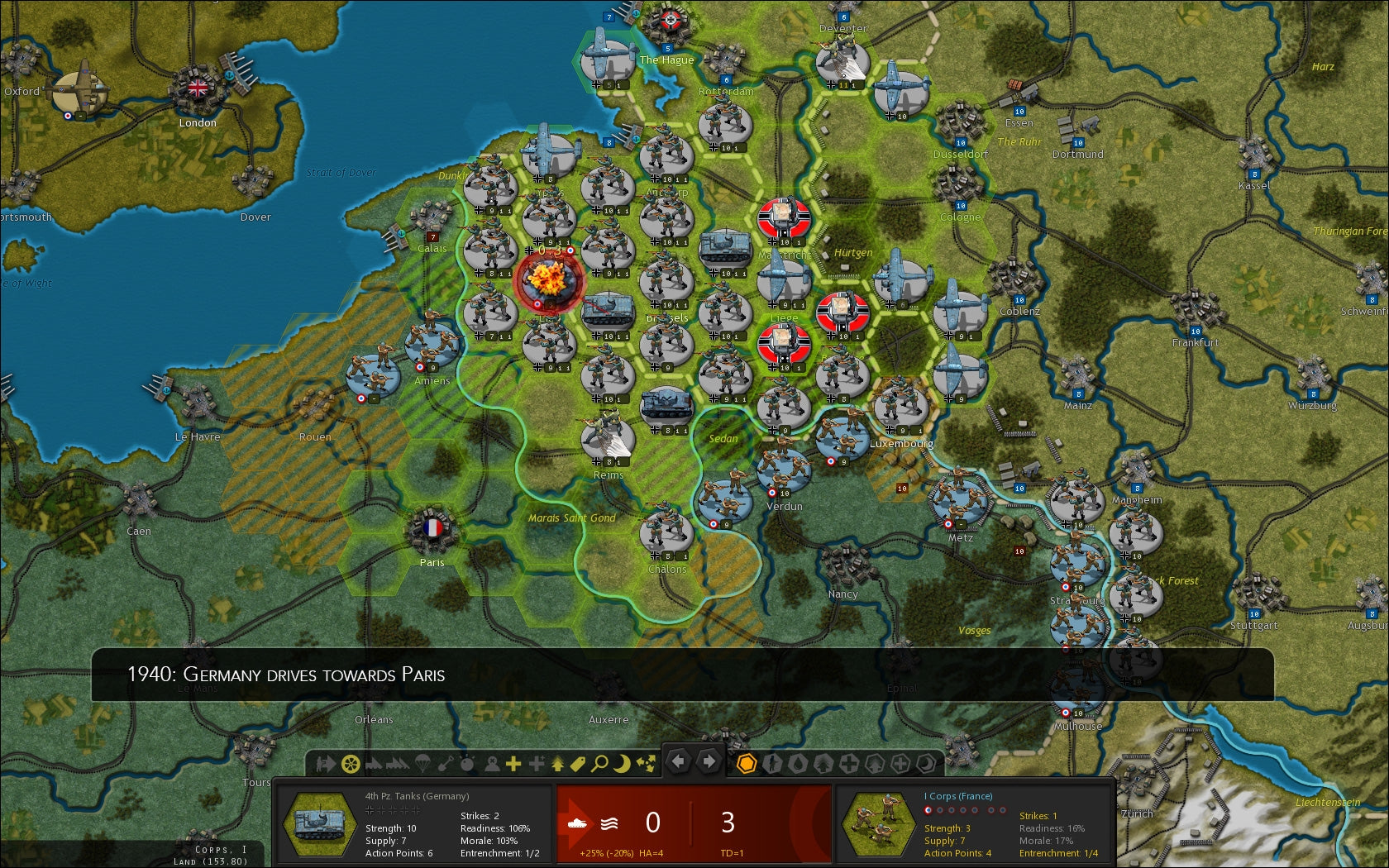
Task: Toggle the yellow hexagon grid overlay
Action: tap(747, 762)
